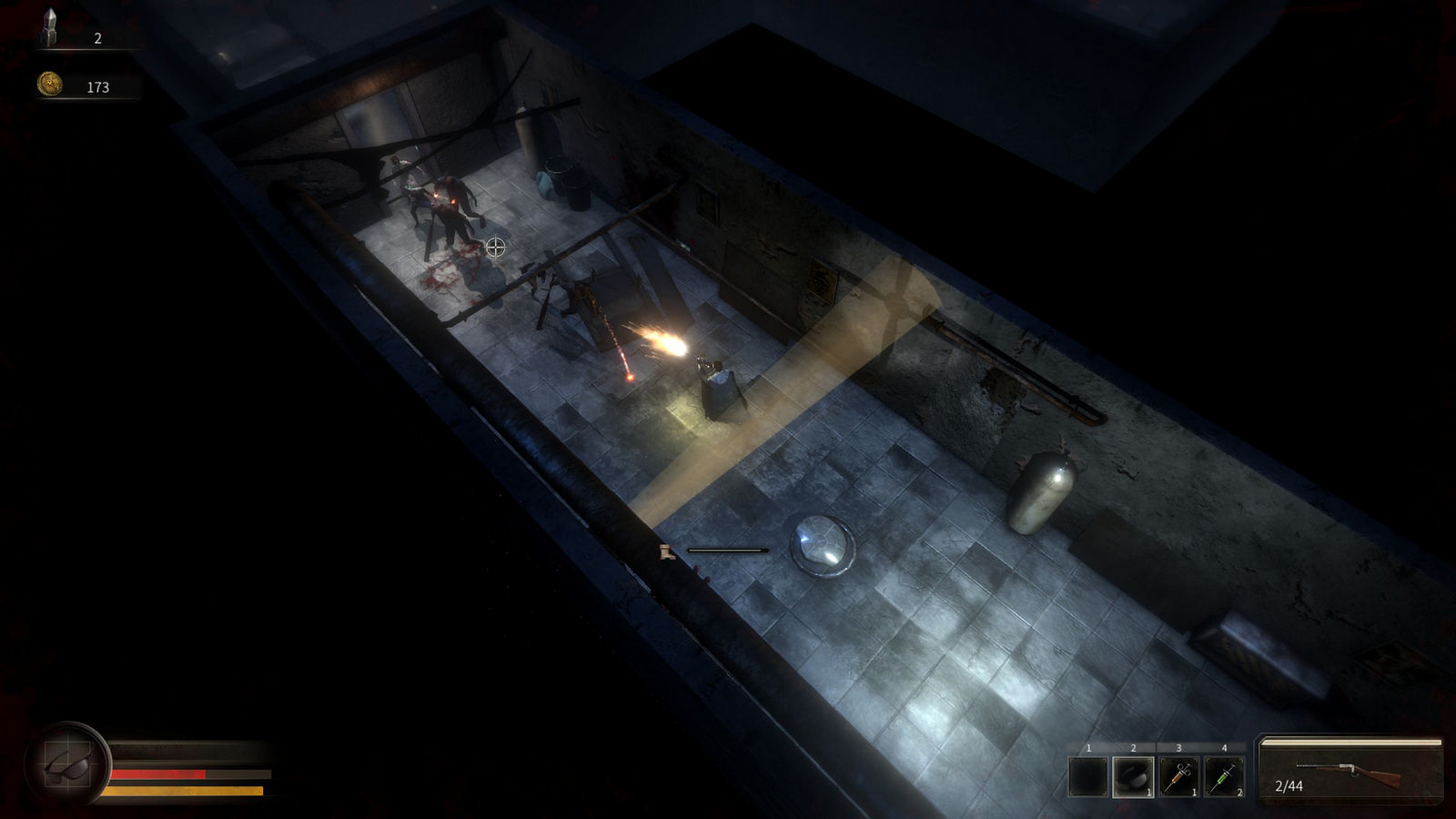The image size is (1456, 819).
Task: Click the equipped shotgun weapon panel
Action: point(1350,771)
